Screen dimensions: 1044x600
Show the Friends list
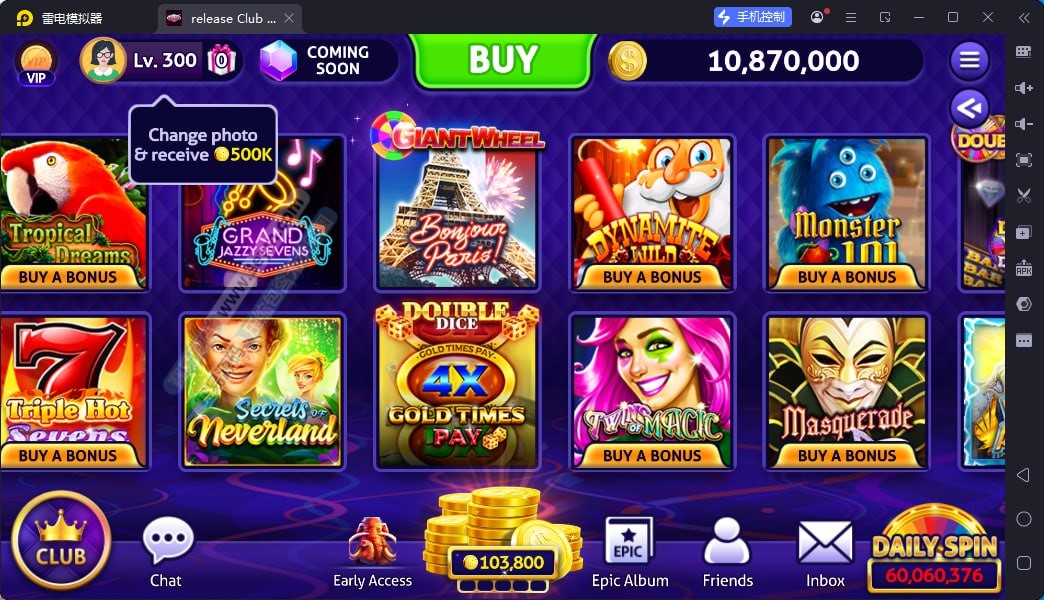(x=727, y=552)
